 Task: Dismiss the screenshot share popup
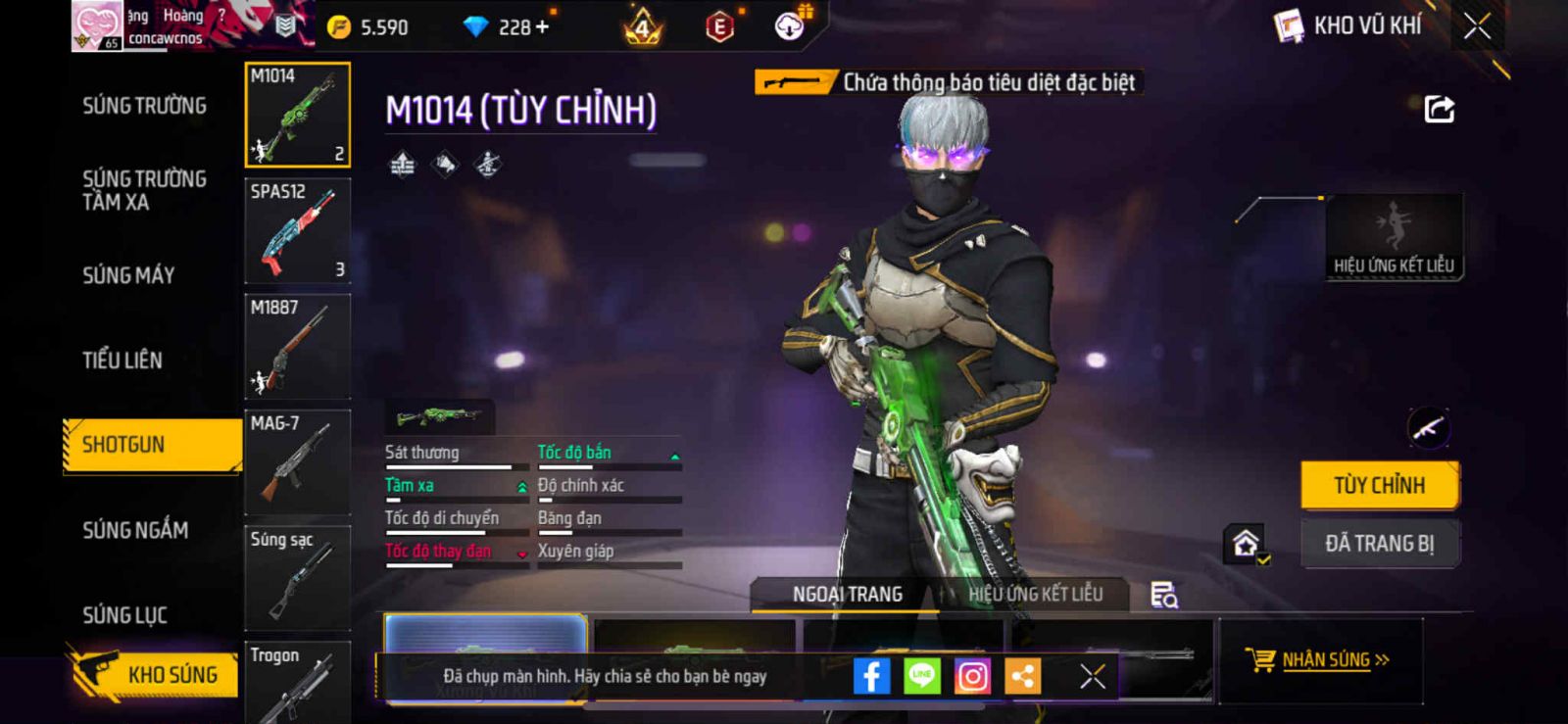click(1092, 676)
